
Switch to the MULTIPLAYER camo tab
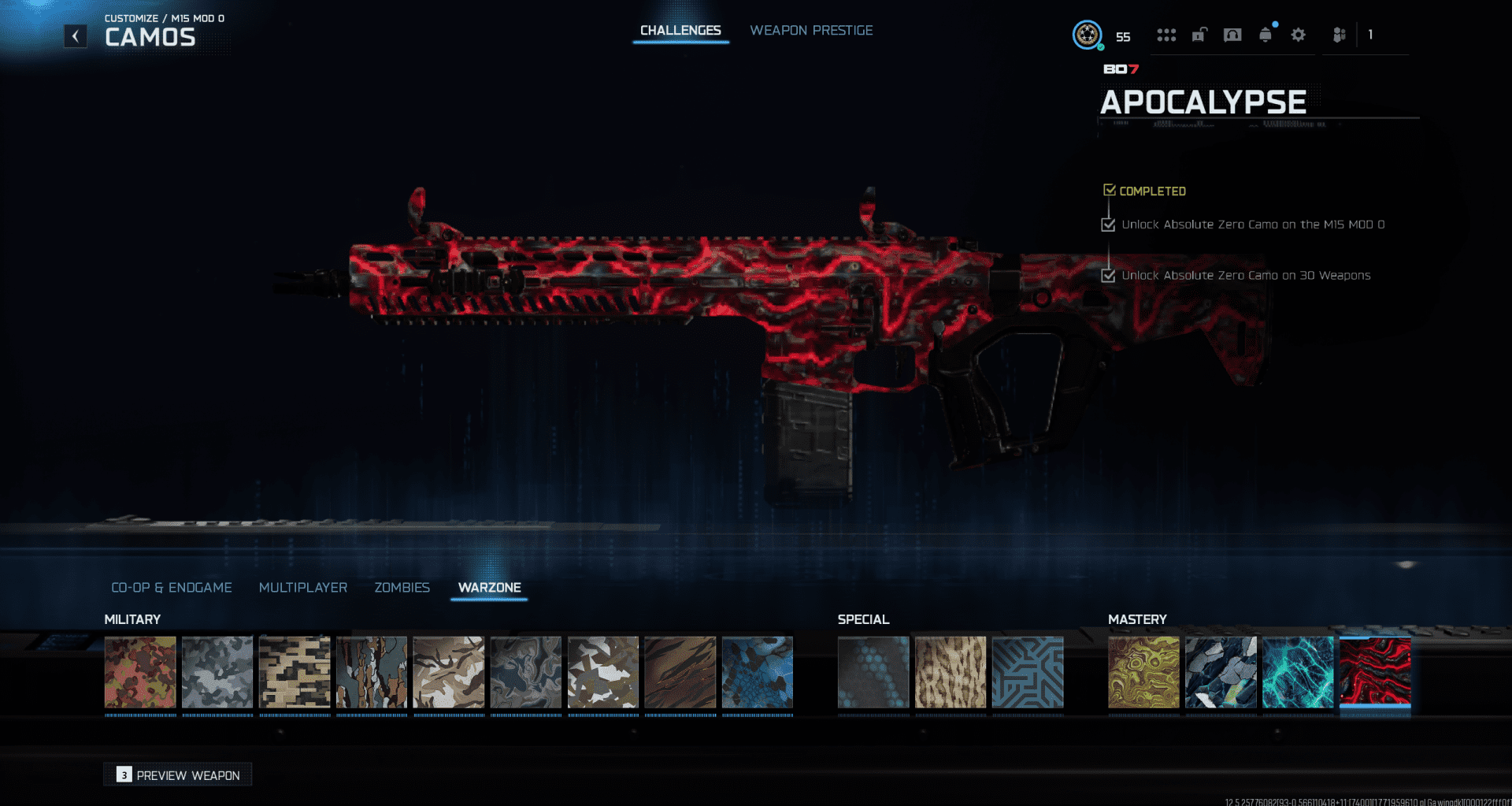click(x=303, y=587)
